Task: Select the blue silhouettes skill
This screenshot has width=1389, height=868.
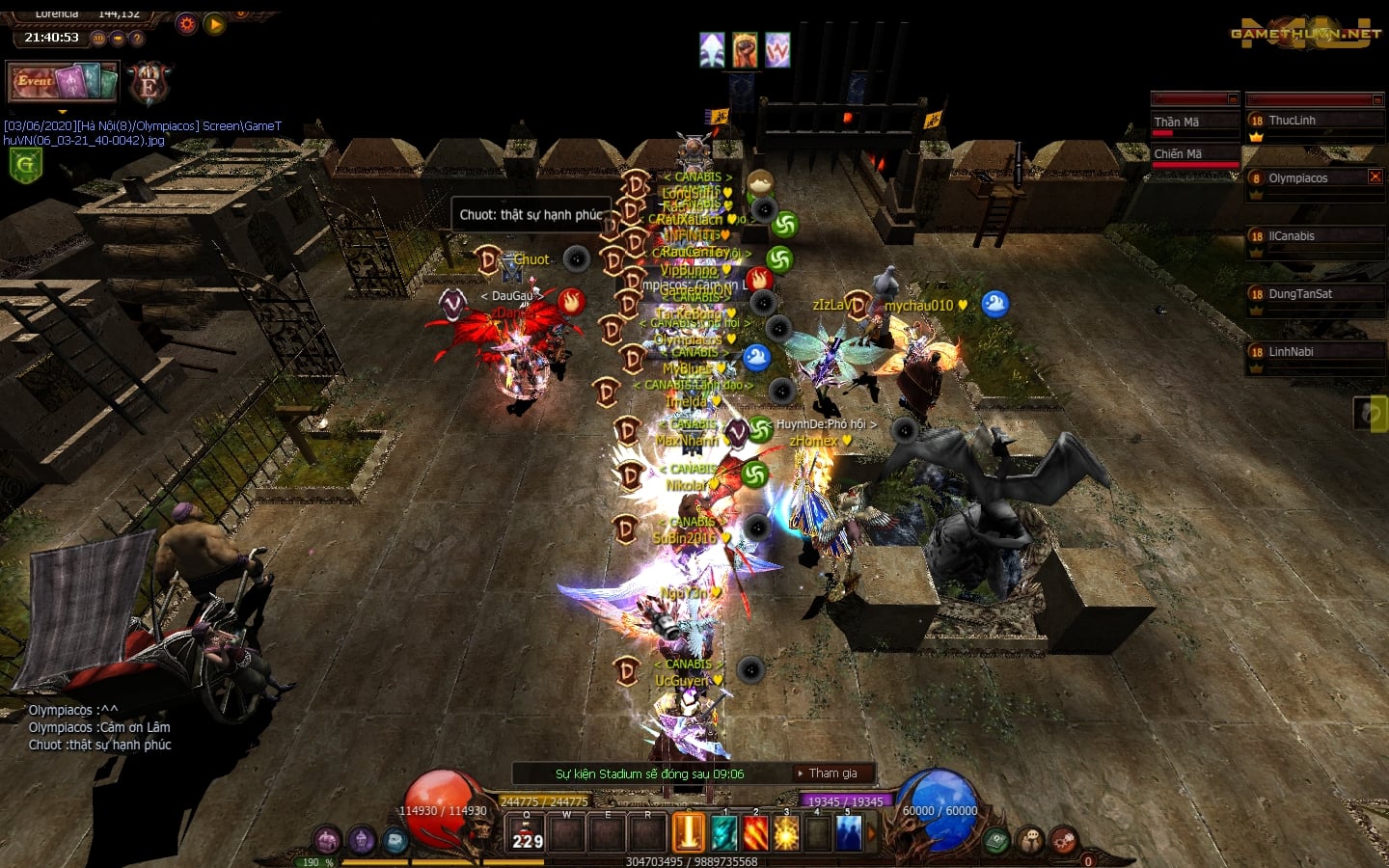Action: pyautogui.click(x=849, y=833)
